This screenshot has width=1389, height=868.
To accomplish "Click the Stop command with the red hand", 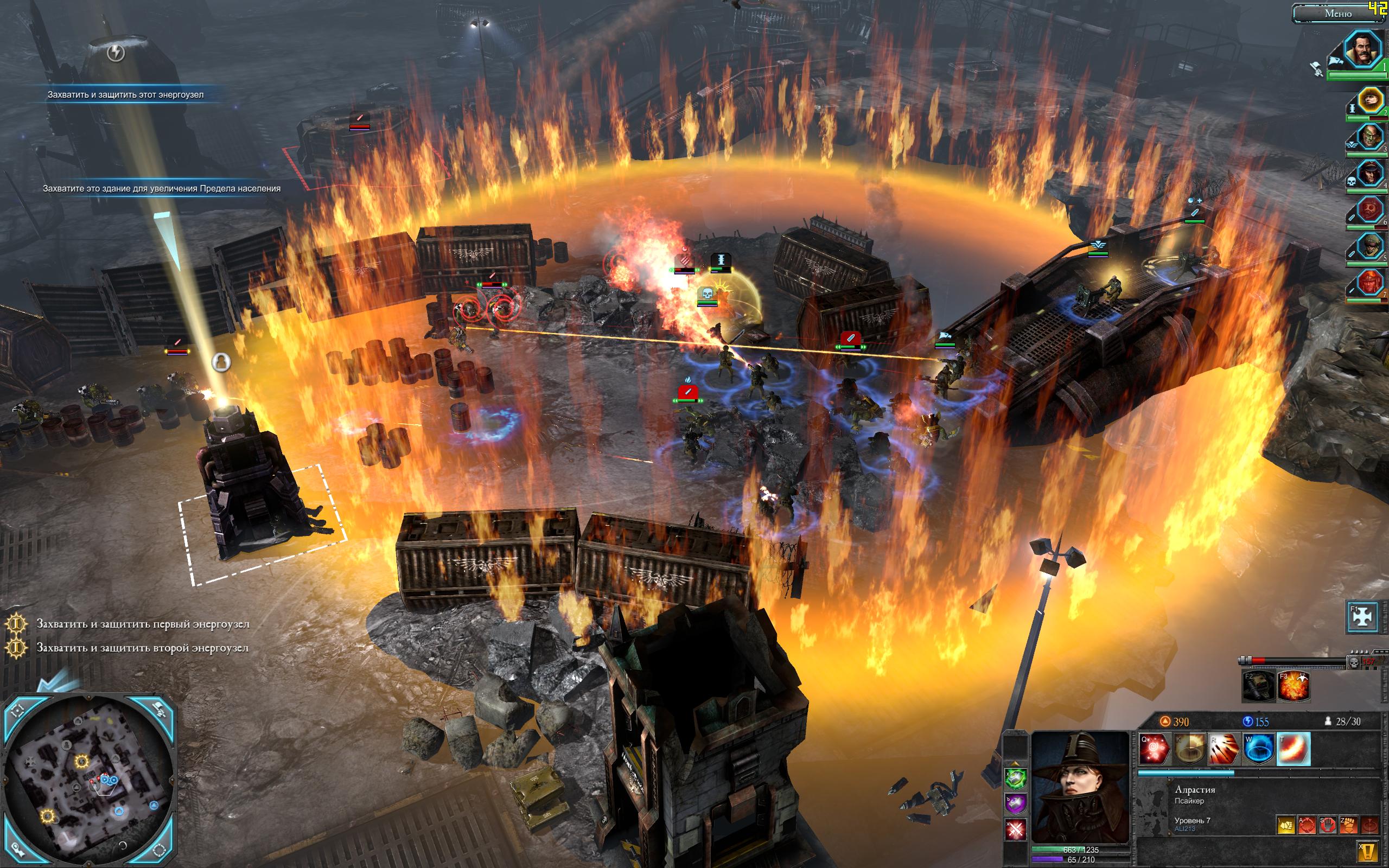I will (1327, 826).
